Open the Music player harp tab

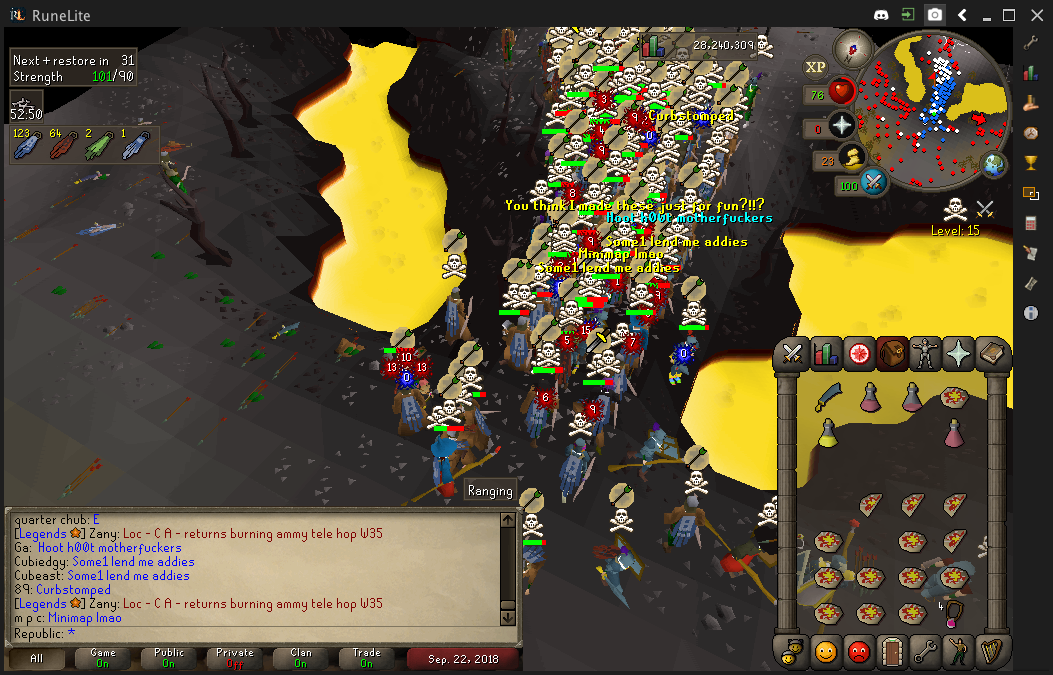pos(990,651)
